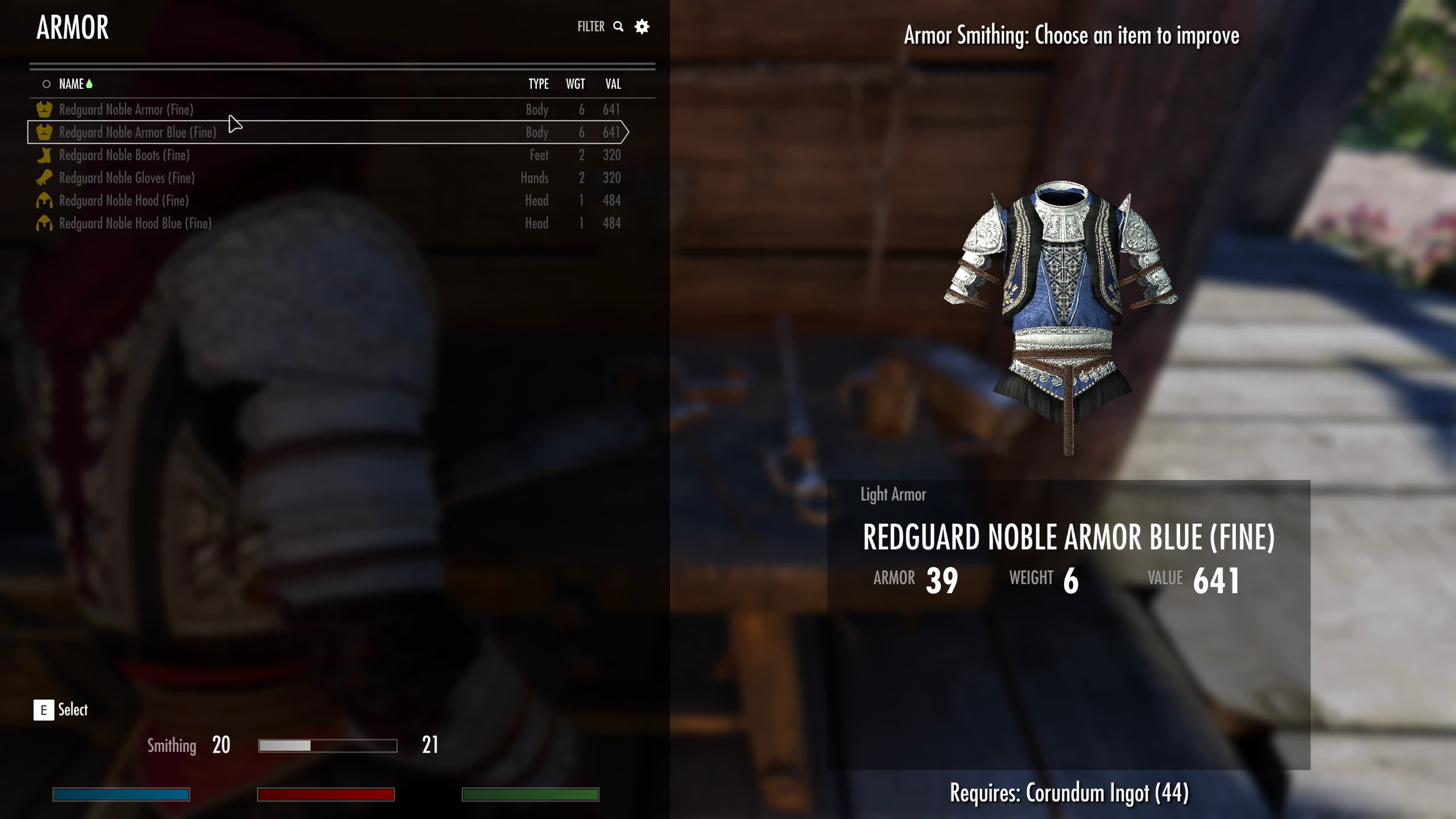Click the helmet icon for Redguard Noble Hood Blue
This screenshot has width=1456, height=819.
coord(44,223)
